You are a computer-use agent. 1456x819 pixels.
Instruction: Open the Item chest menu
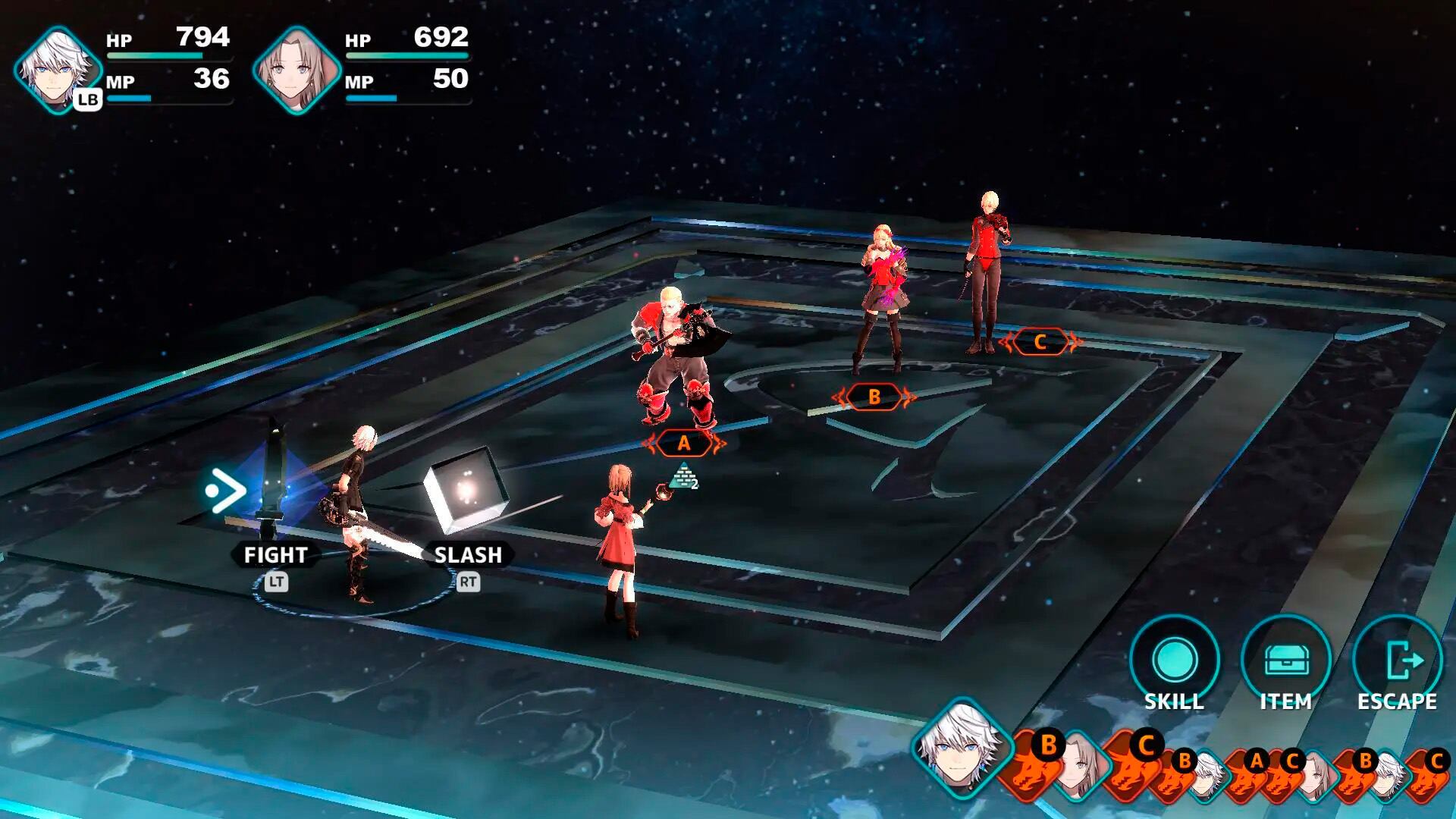coord(1285,661)
